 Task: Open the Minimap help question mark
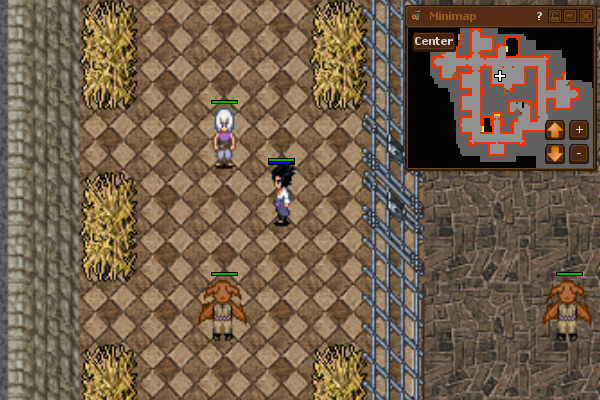pyautogui.click(x=538, y=16)
